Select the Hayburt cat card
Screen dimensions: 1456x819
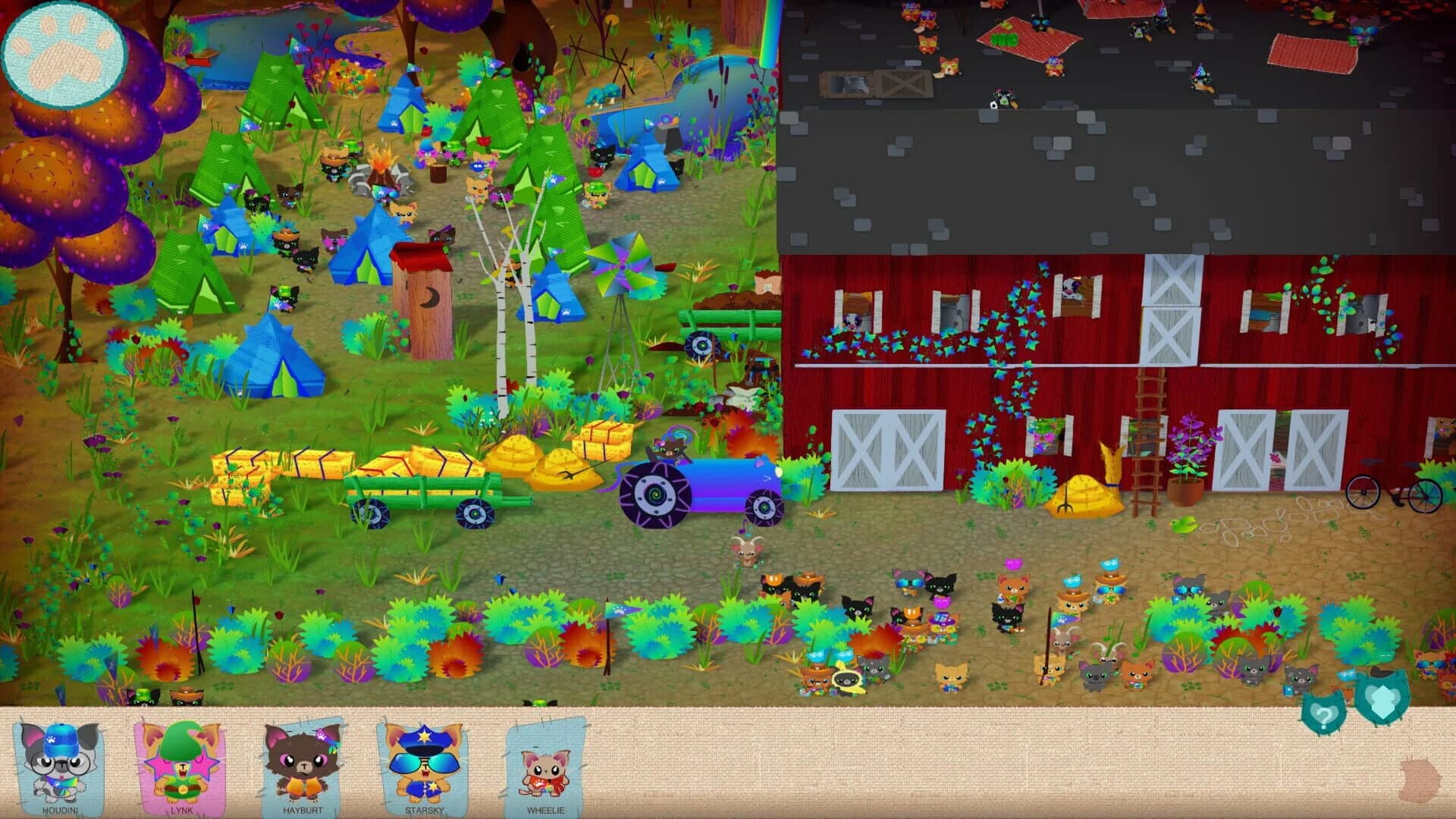pyautogui.click(x=303, y=766)
